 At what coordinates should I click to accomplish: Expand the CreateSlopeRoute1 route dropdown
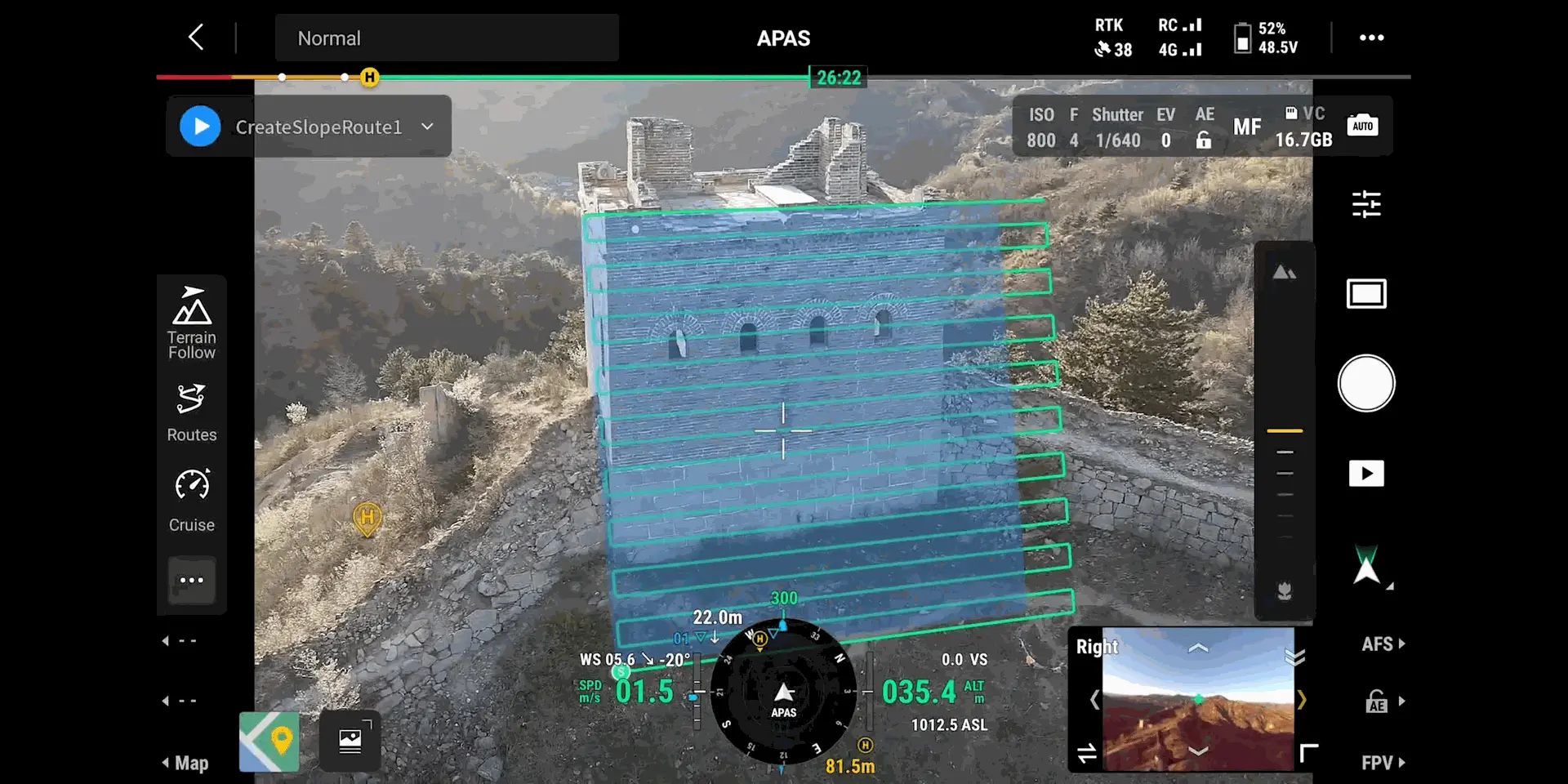[427, 127]
